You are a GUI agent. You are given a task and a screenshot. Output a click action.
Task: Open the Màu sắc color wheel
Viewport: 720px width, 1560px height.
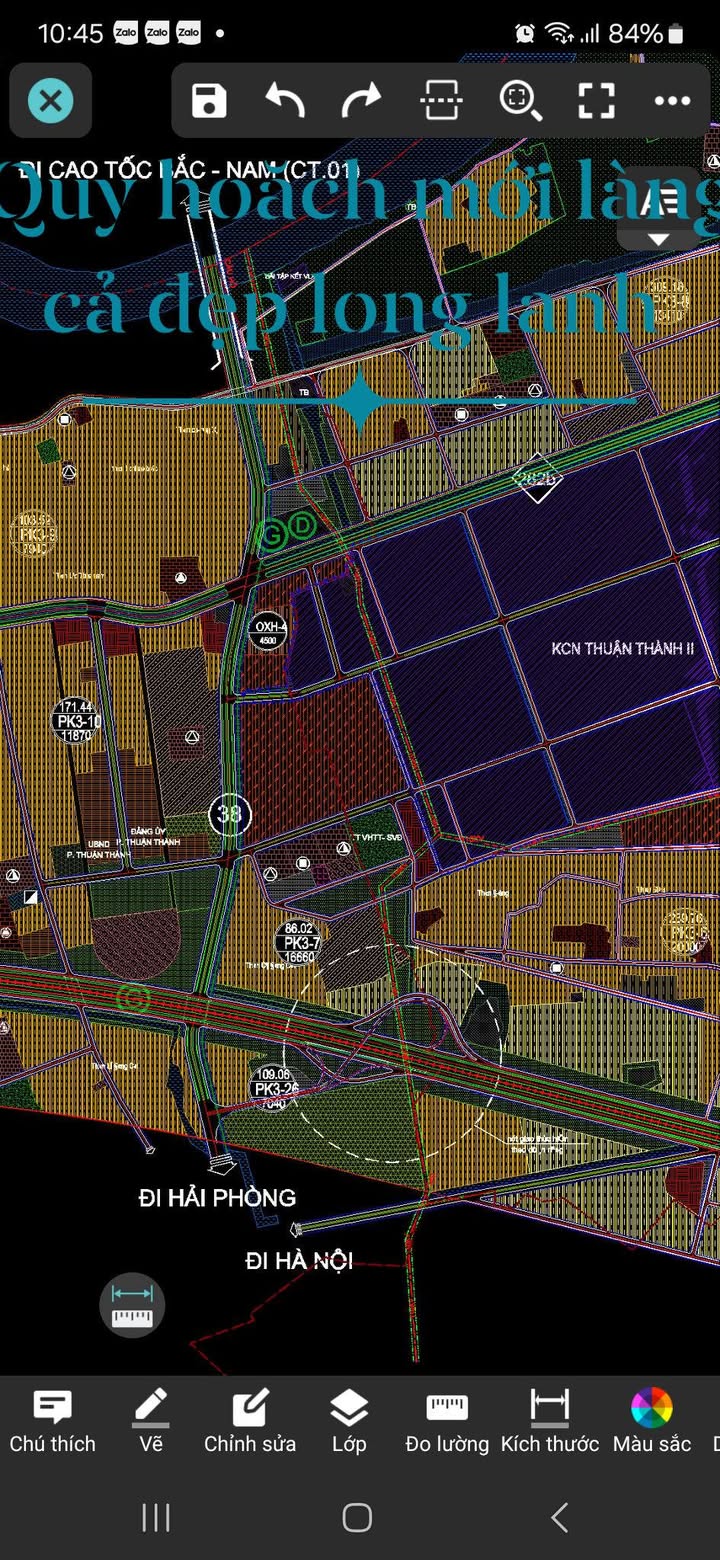[652, 1420]
